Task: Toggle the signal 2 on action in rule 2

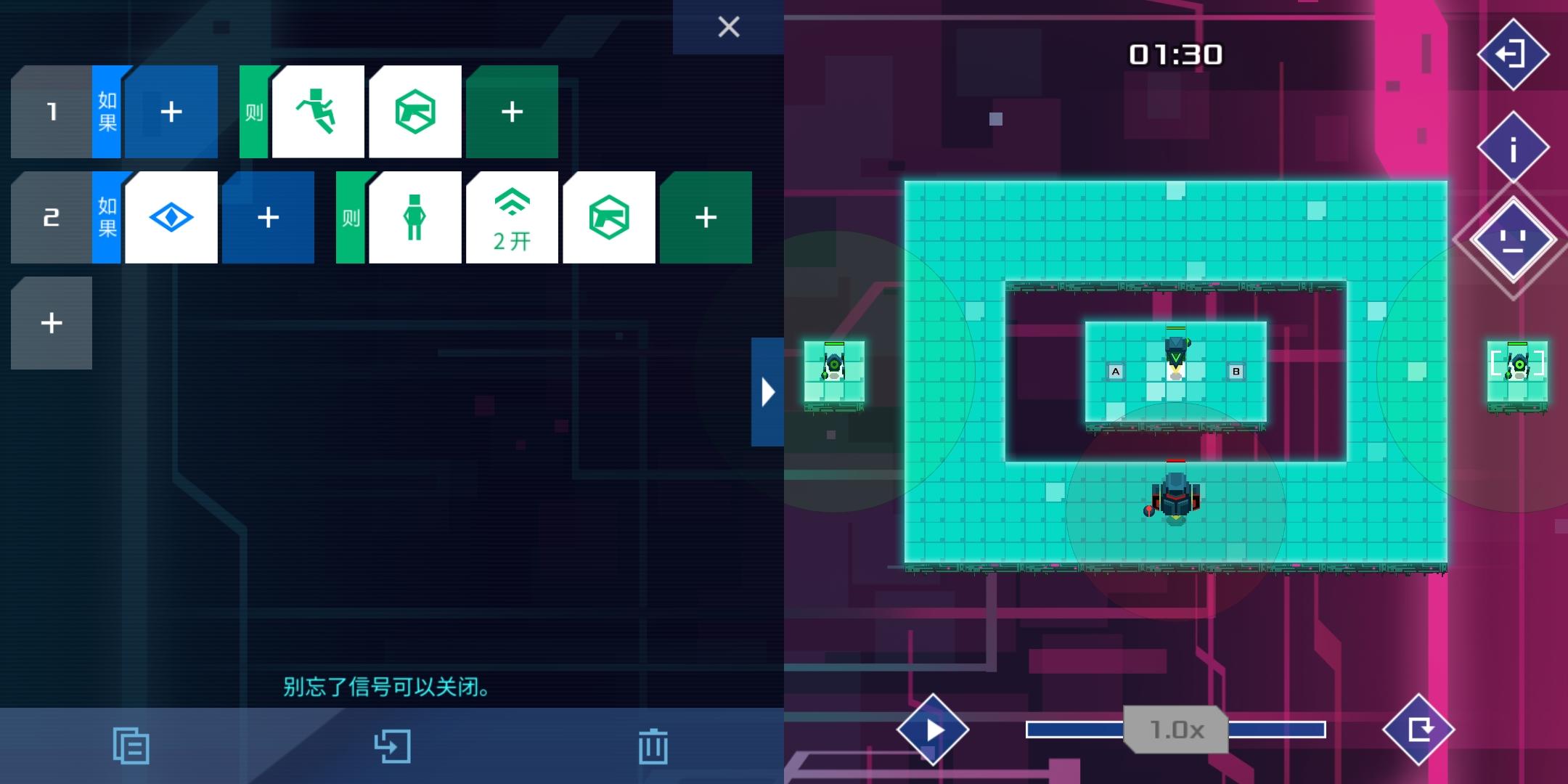Action: tap(513, 217)
